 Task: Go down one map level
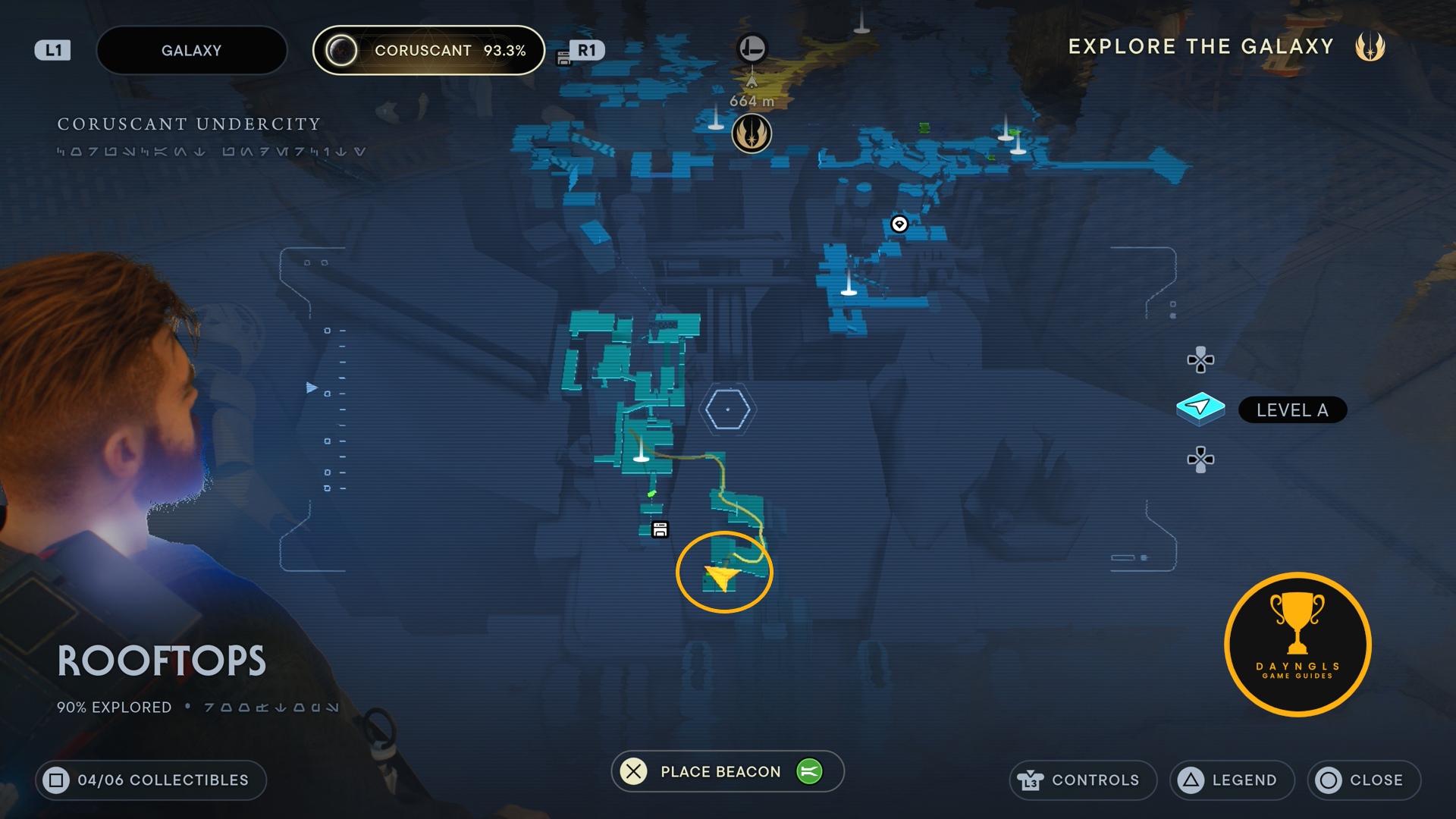(x=1200, y=460)
